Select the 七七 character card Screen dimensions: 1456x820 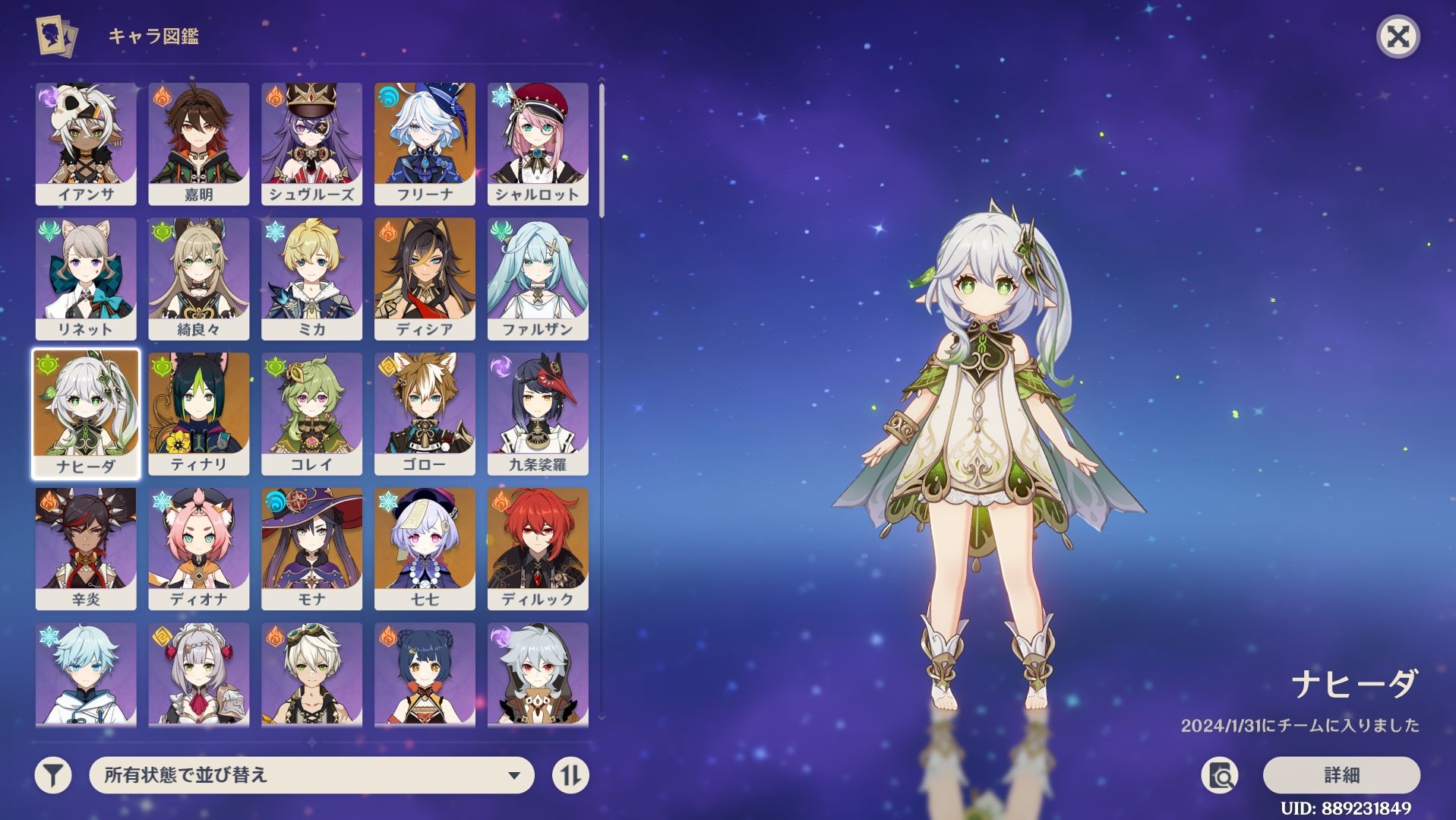(425, 548)
